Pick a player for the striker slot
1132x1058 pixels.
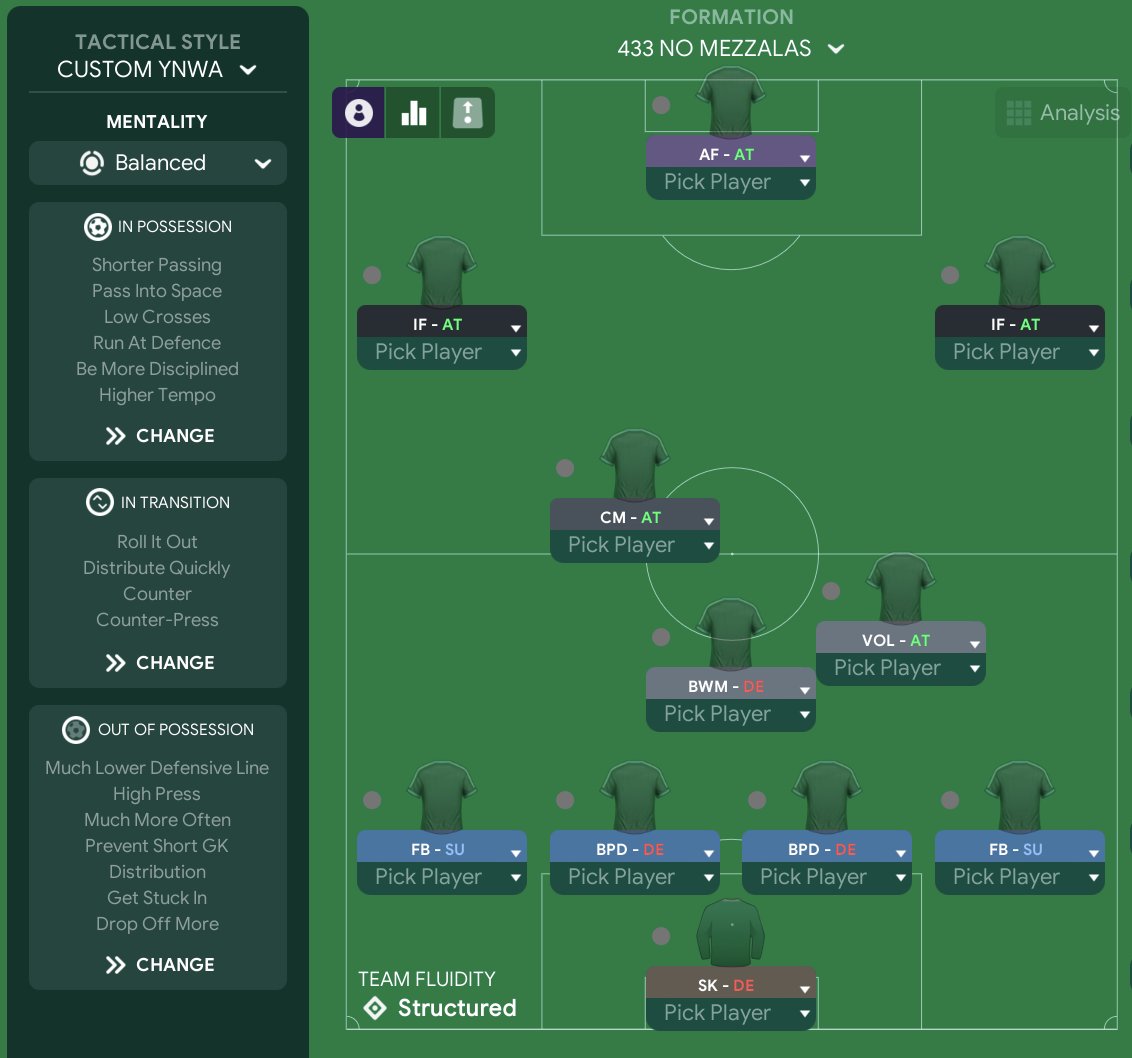[730, 182]
